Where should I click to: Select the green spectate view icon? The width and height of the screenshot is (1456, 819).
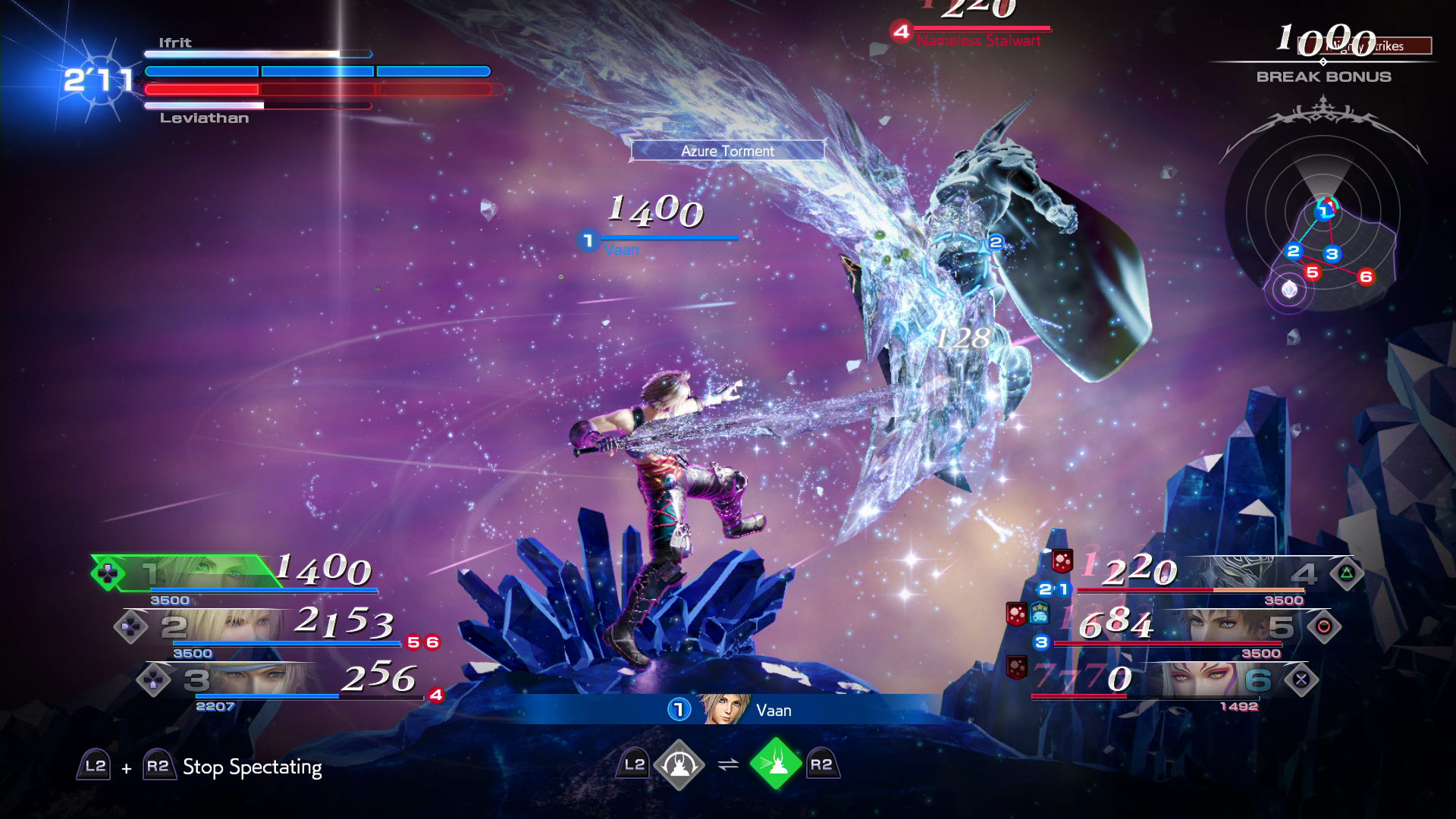776,765
